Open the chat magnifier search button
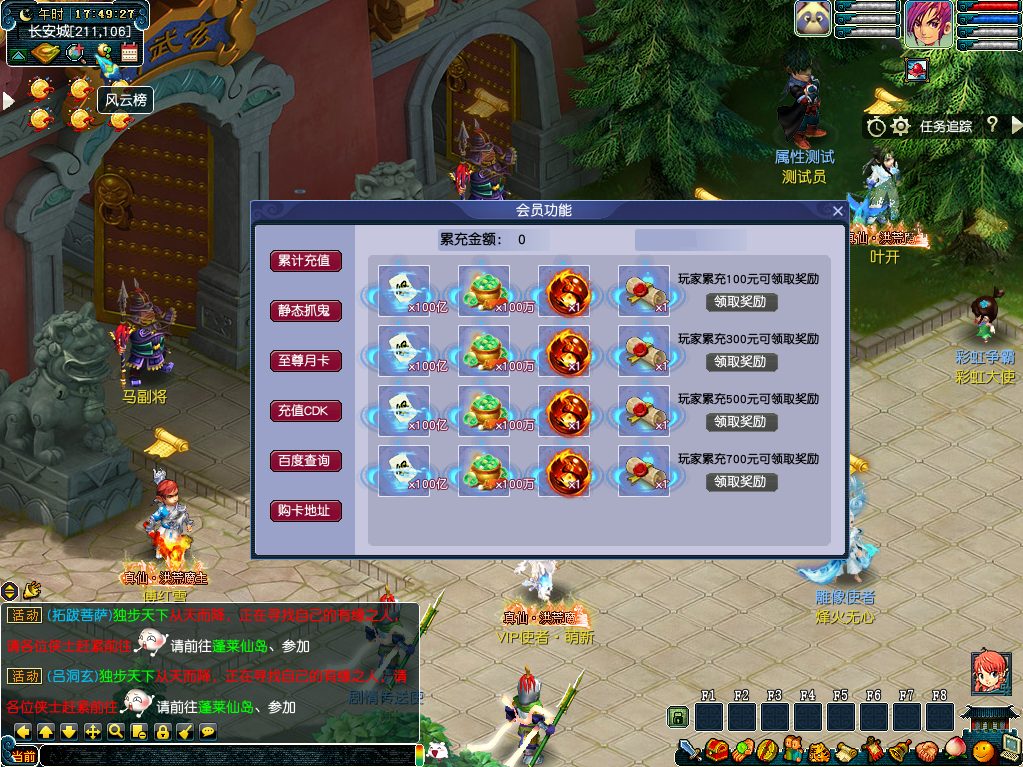 pos(116,731)
